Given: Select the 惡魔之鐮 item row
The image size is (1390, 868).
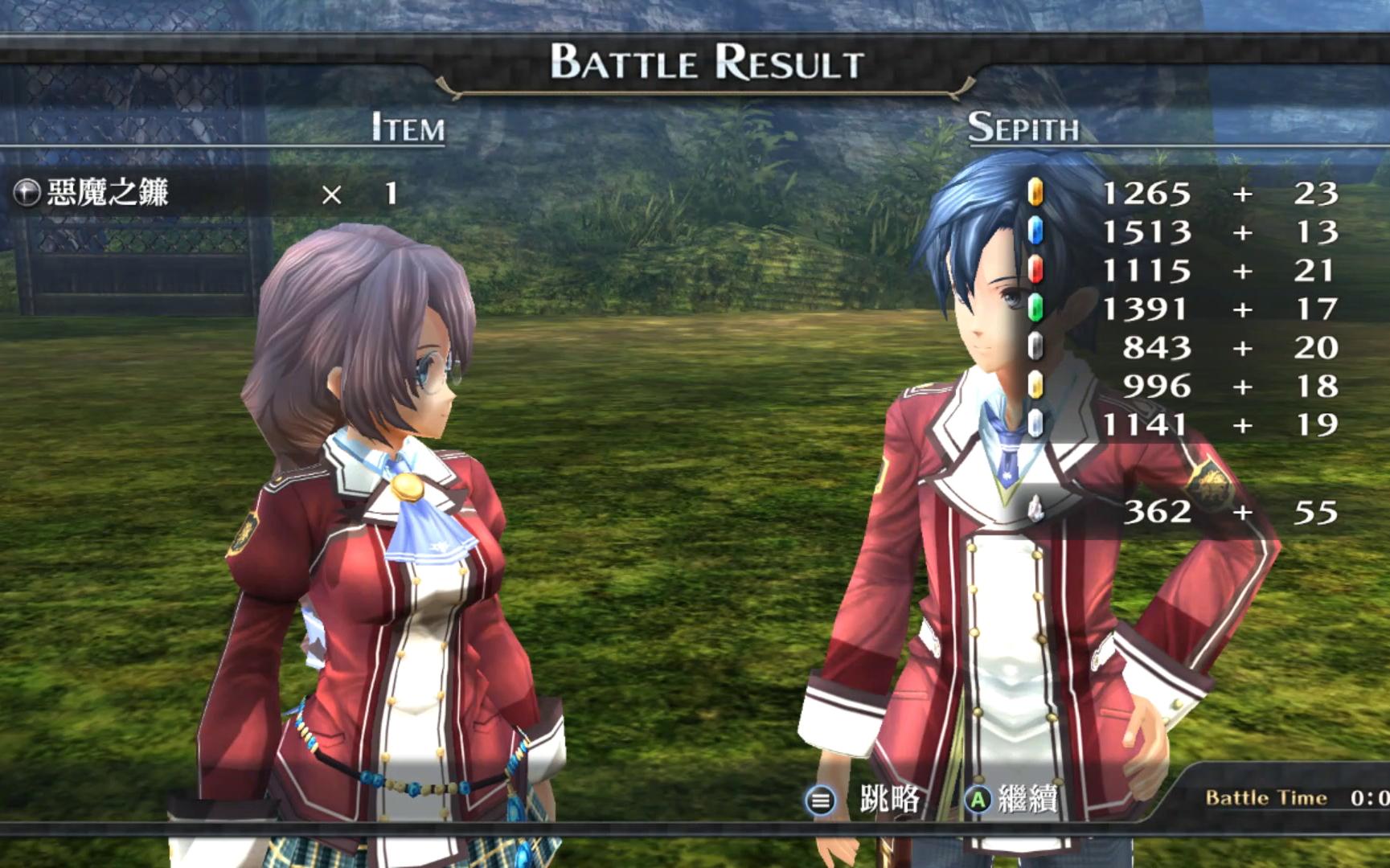Looking at the screenshot, I should coord(108,193).
